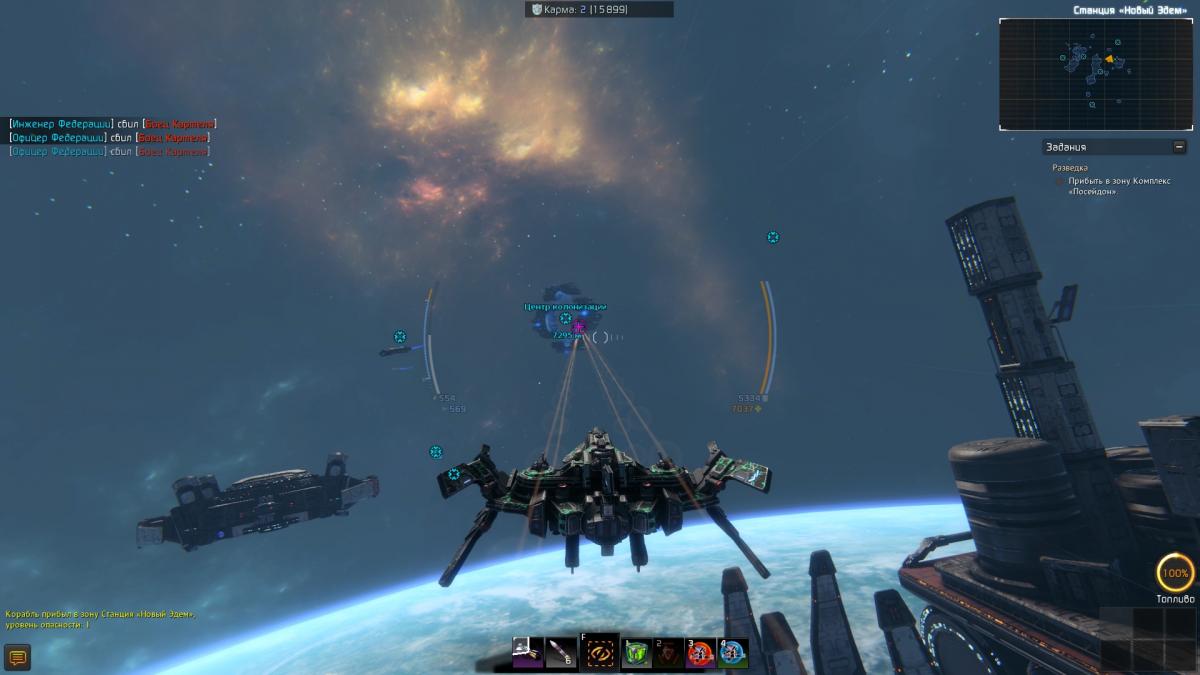This screenshot has height=675, width=1200.
Task: Open the chat with the yellow speech-bubble button
Action: (17, 657)
